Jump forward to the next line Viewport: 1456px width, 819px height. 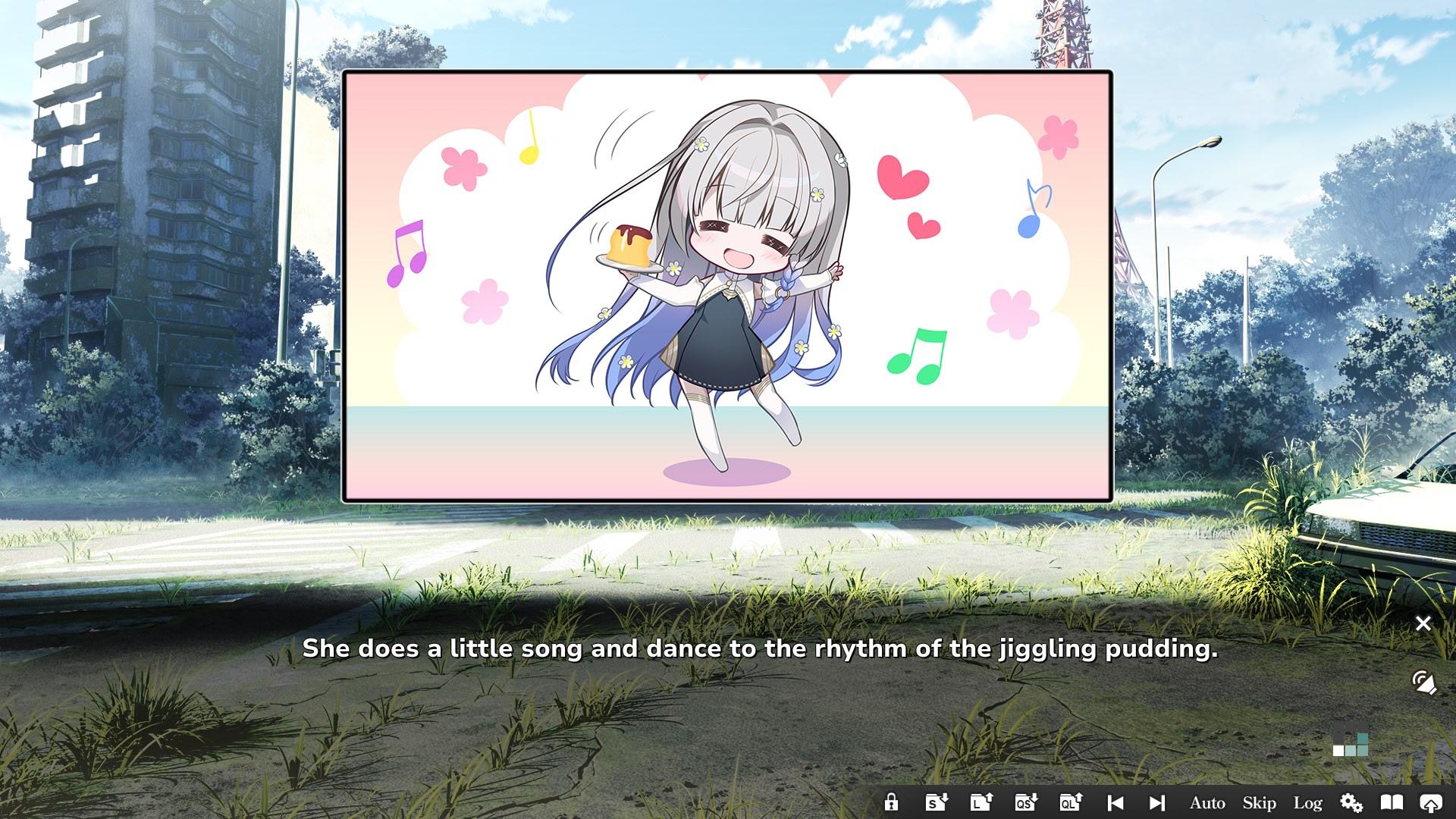[x=1156, y=802]
